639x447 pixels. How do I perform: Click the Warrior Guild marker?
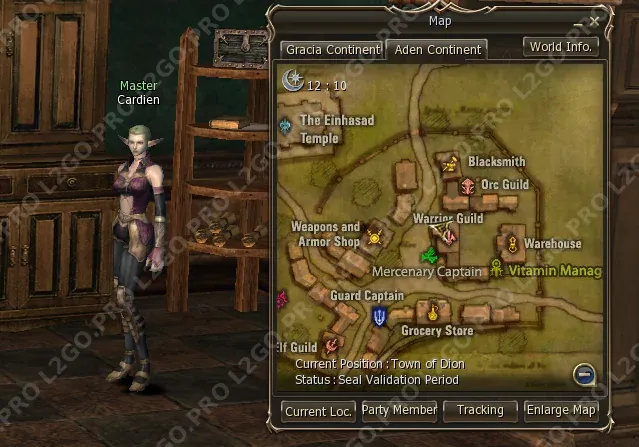pyautogui.click(x=447, y=234)
